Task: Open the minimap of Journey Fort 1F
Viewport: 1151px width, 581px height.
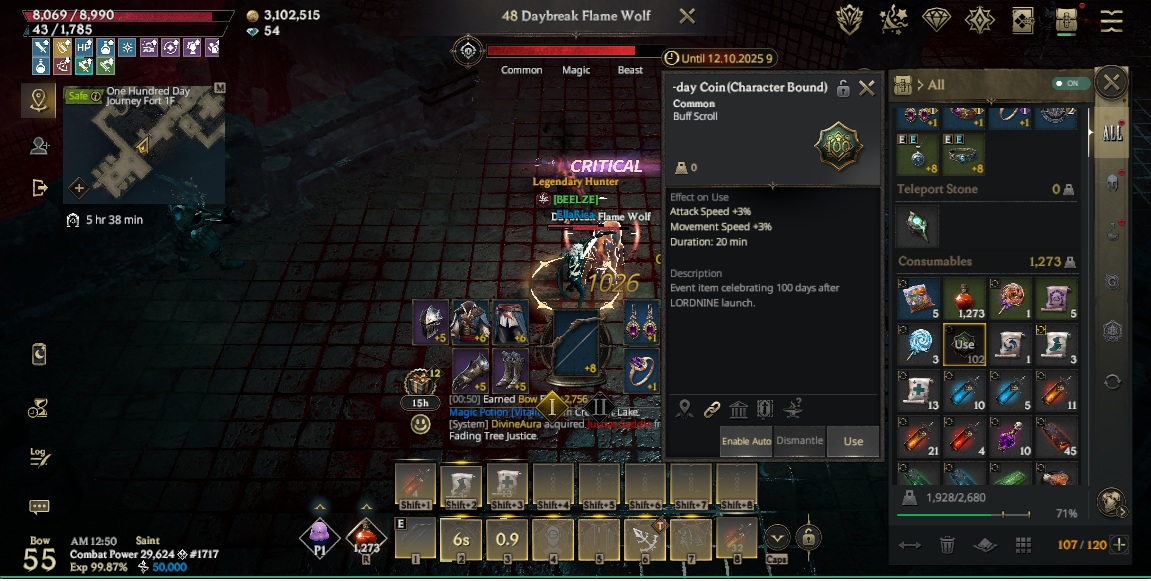Action: (143, 143)
